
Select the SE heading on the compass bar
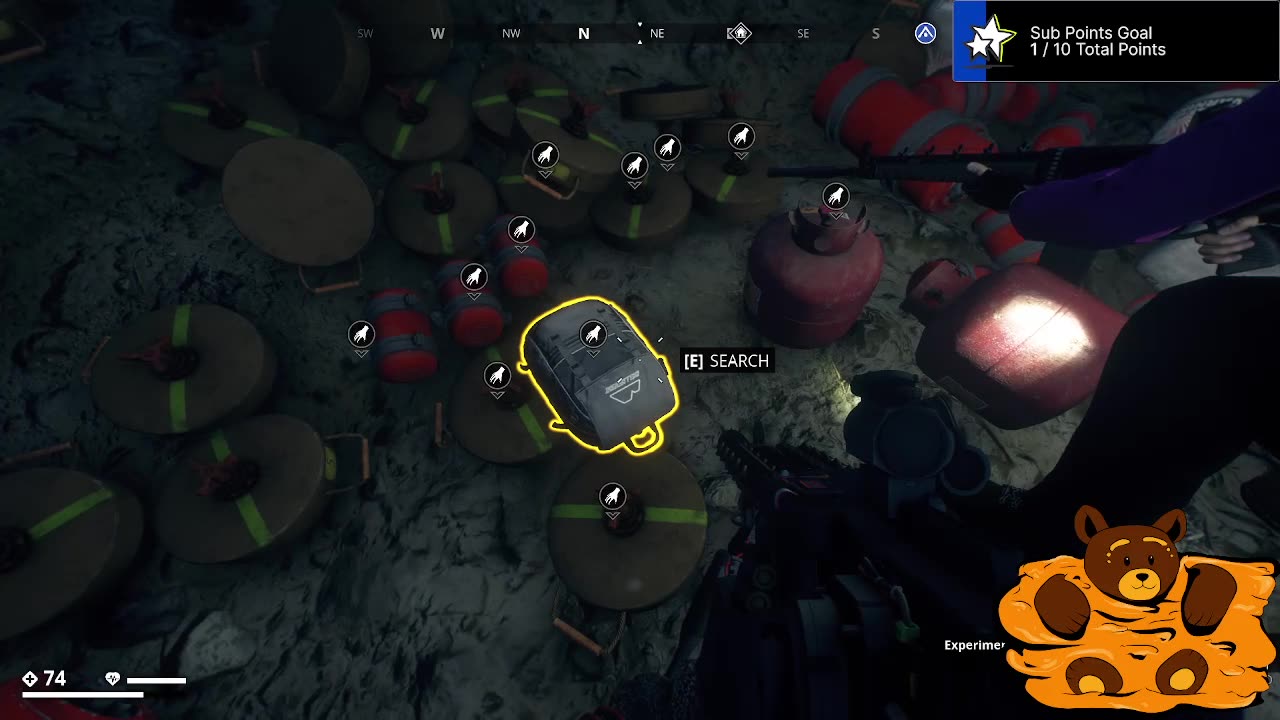pos(802,33)
